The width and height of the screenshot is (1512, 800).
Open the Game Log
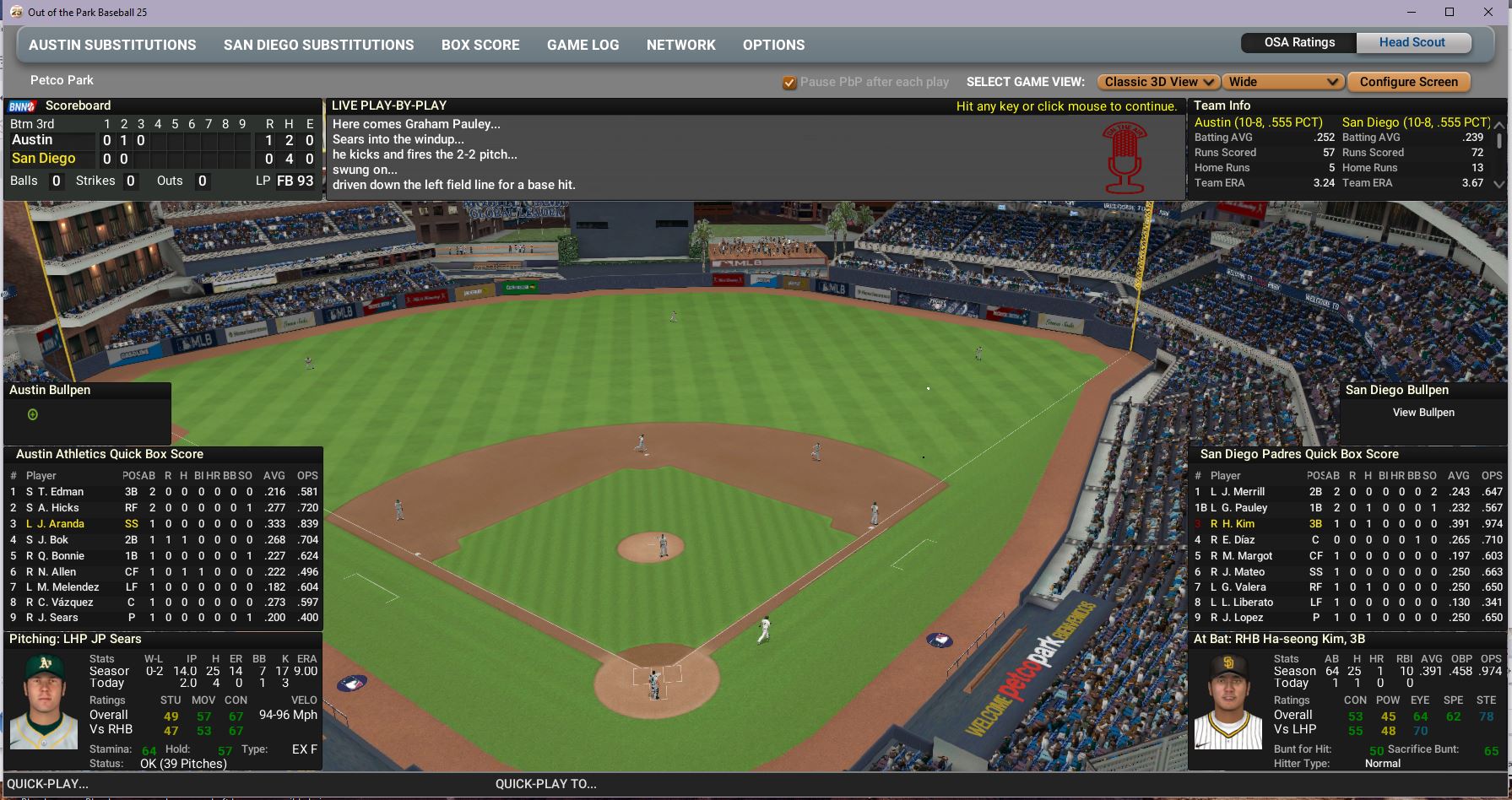(583, 45)
